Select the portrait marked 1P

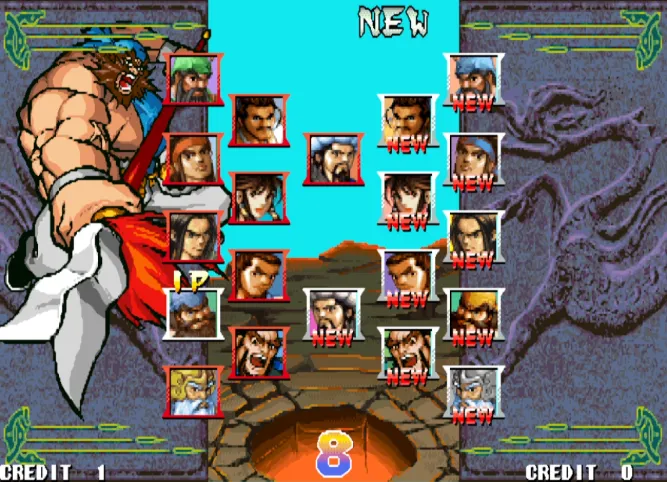click(x=193, y=314)
